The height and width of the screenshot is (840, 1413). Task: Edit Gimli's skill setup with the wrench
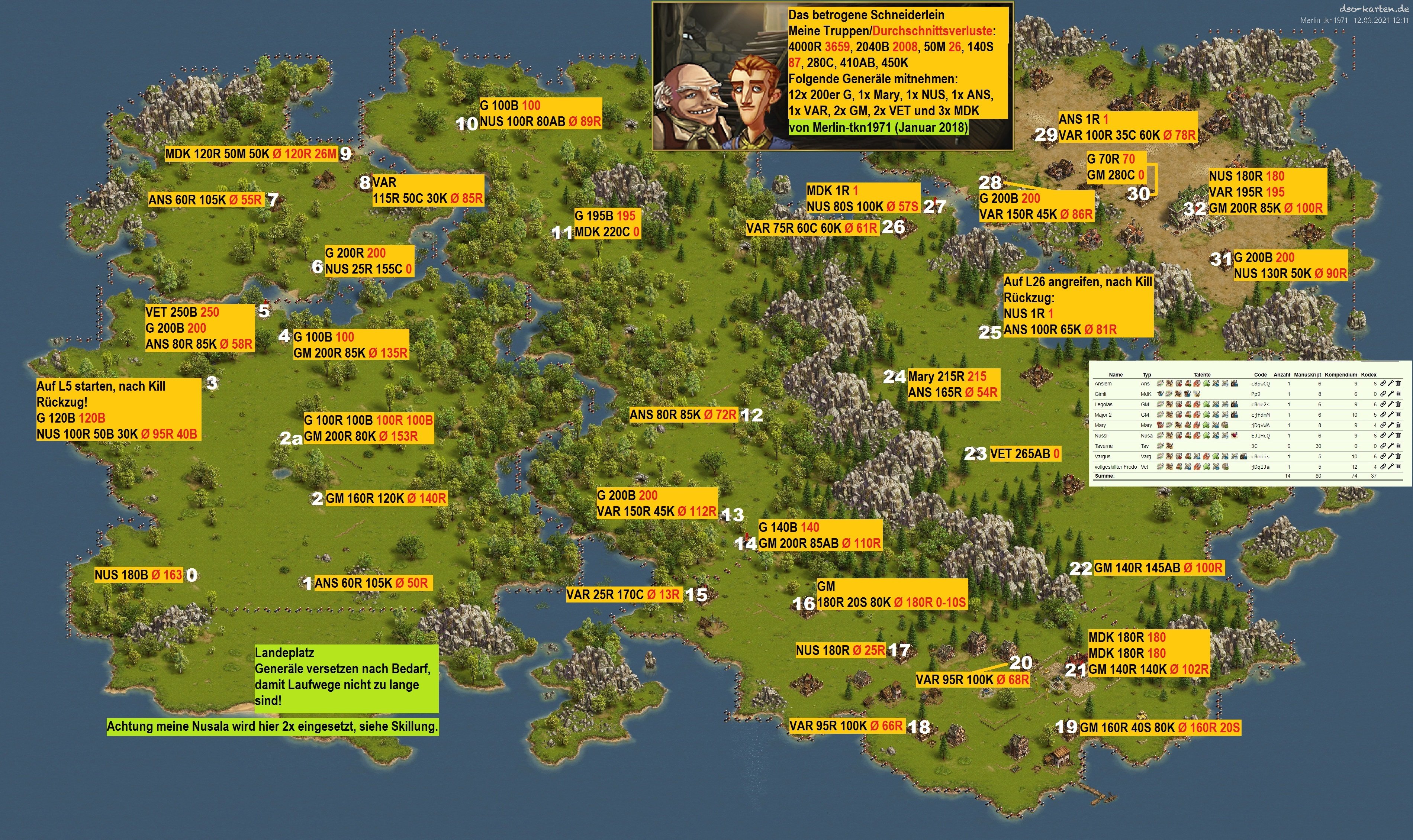(1390, 394)
